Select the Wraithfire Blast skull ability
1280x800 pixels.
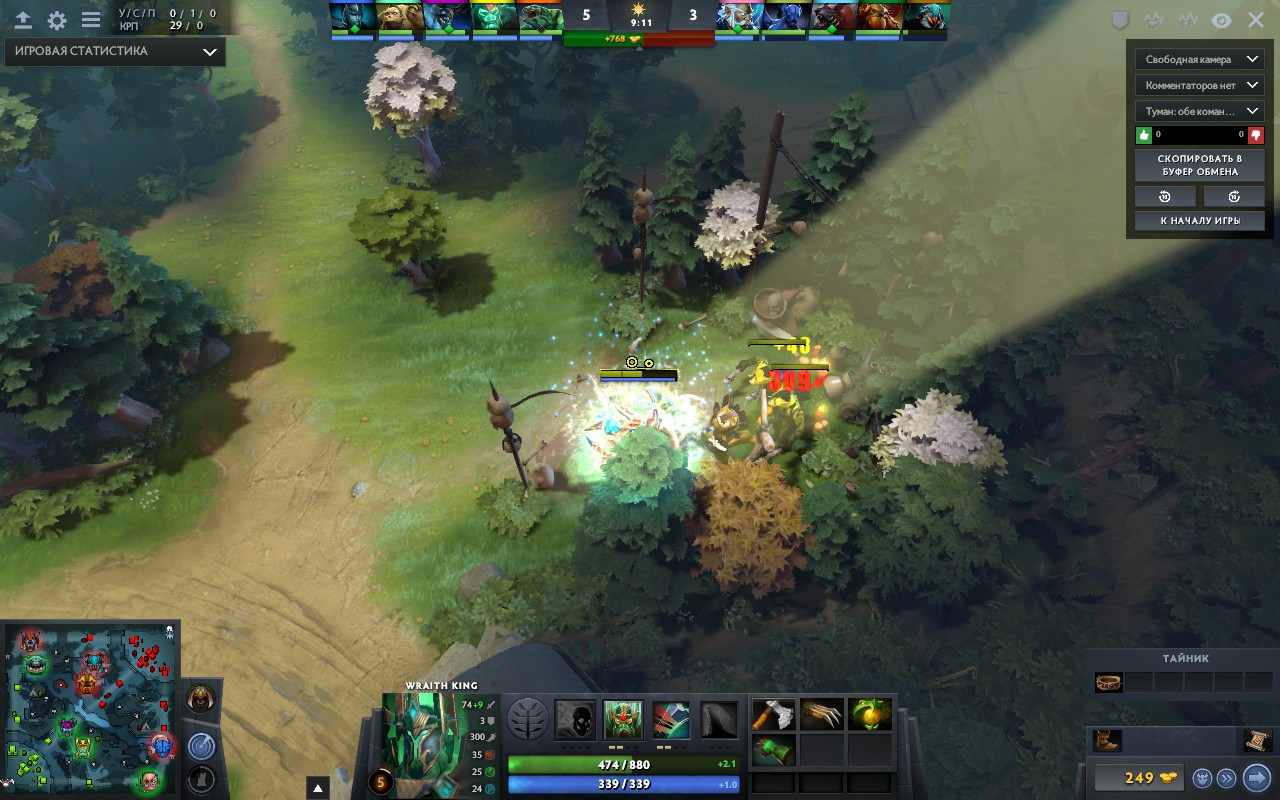pos(574,718)
